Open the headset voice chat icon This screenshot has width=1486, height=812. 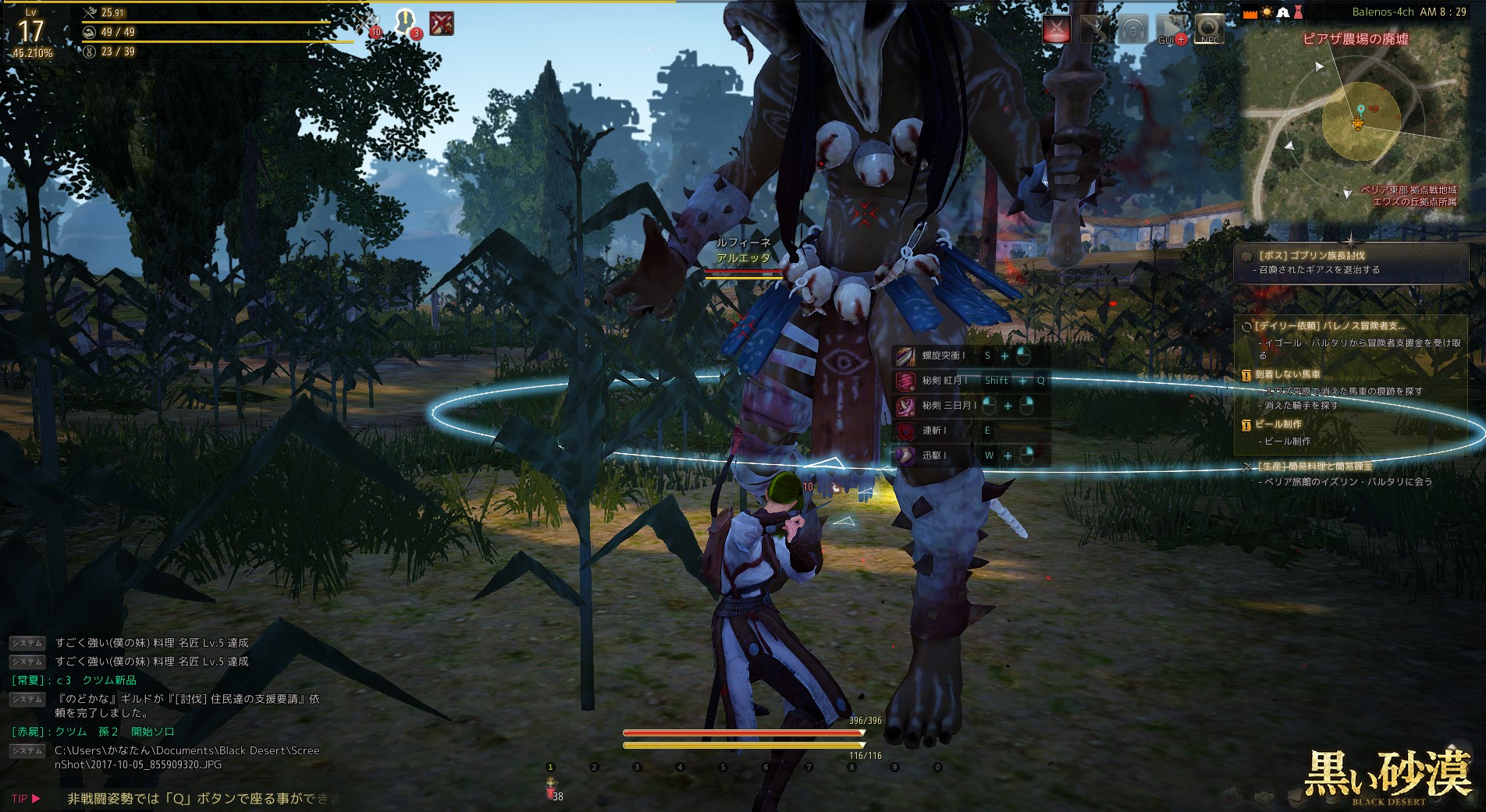click(1133, 30)
